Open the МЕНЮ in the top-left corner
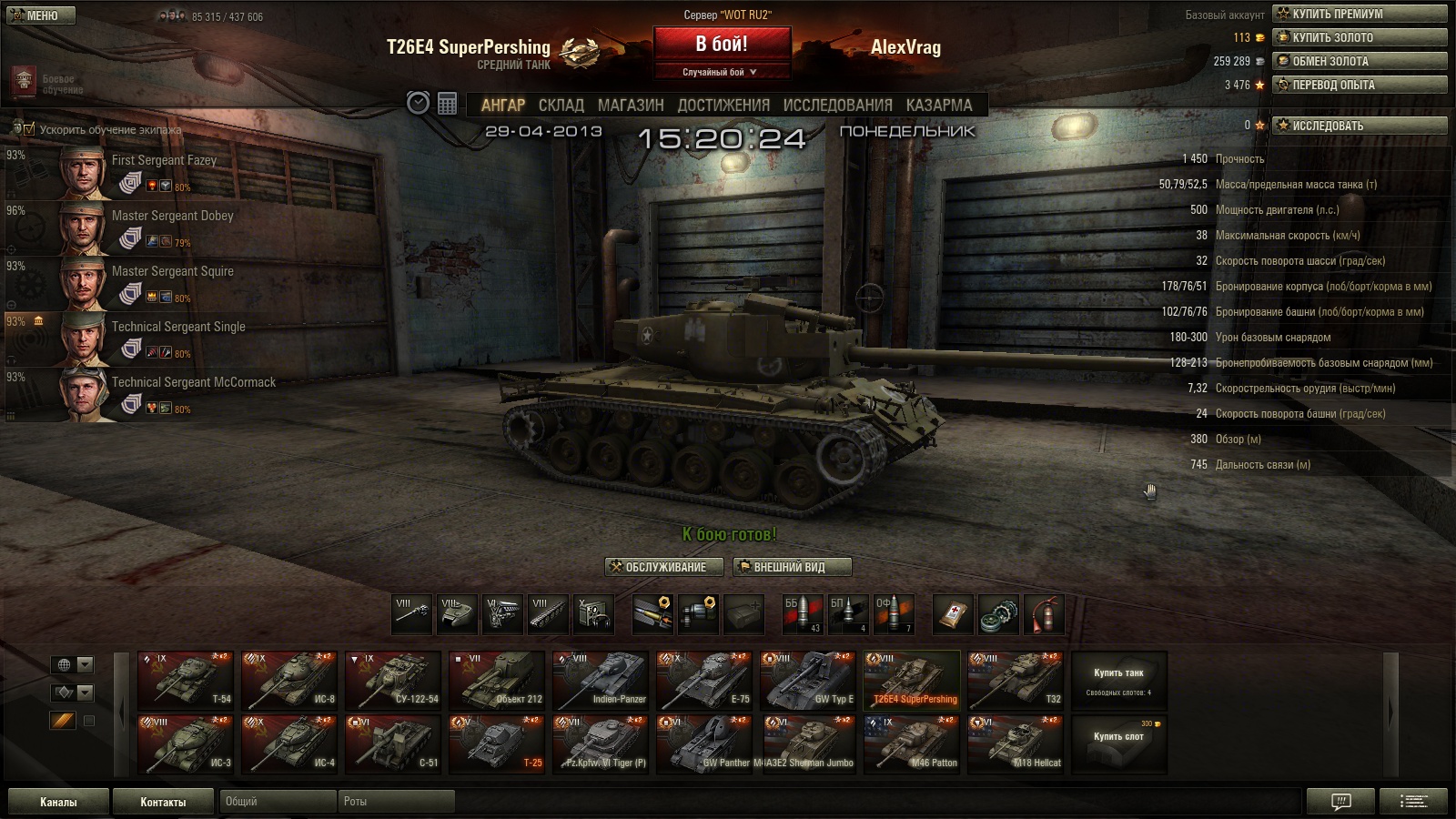Image resolution: width=1456 pixels, height=819 pixels. [x=40, y=15]
